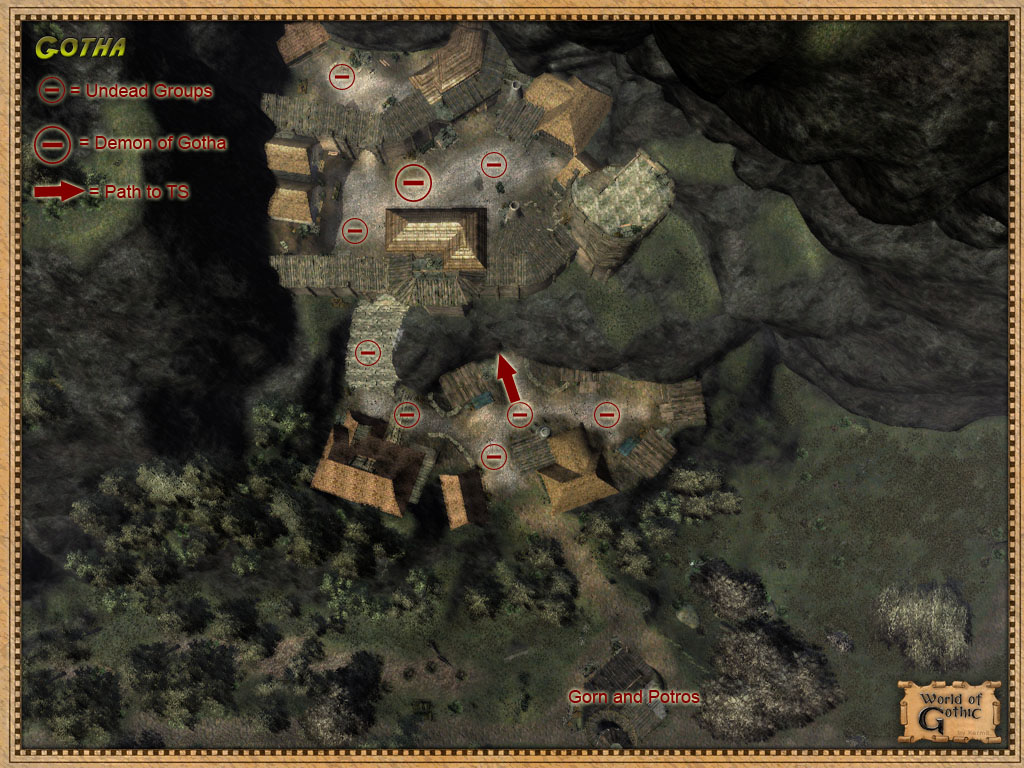The width and height of the screenshot is (1024, 768).
Task: Open the World of Gothic logo
Action: 948,709
